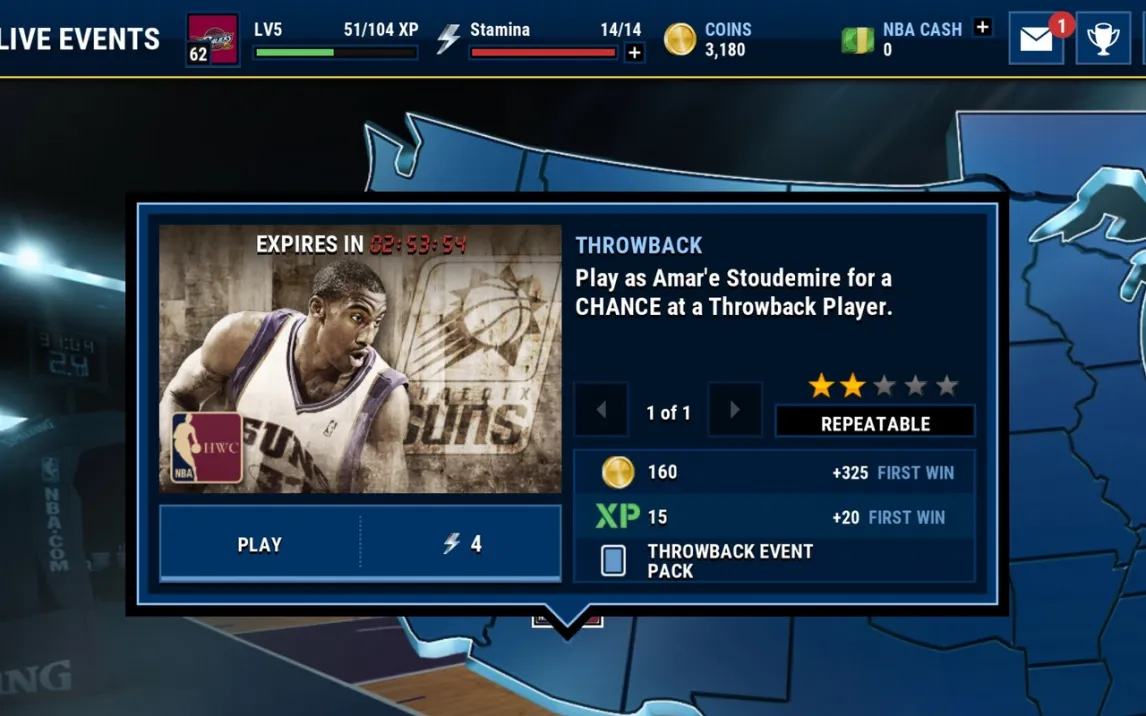Open the trophy achievements screen
This screenshot has height=716, width=1146.
[x=1103, y=39]
